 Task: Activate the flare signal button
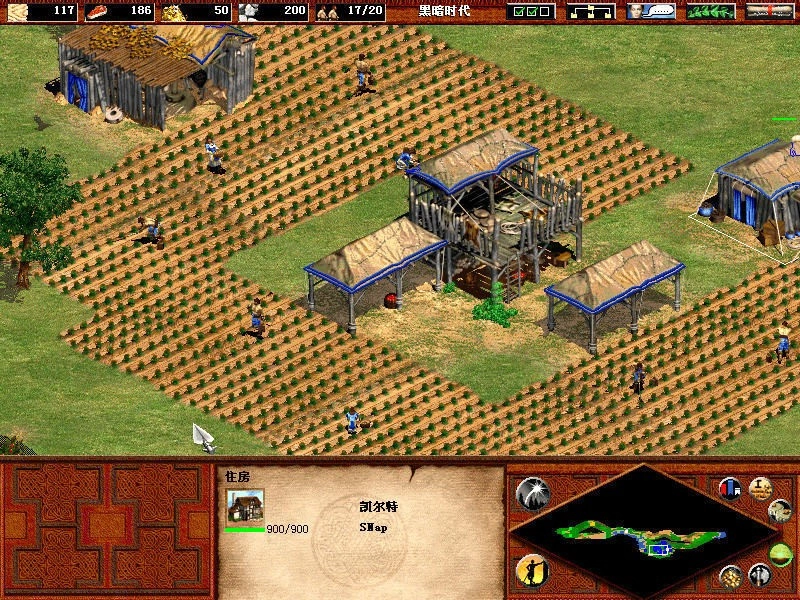(x=532, y=492)
